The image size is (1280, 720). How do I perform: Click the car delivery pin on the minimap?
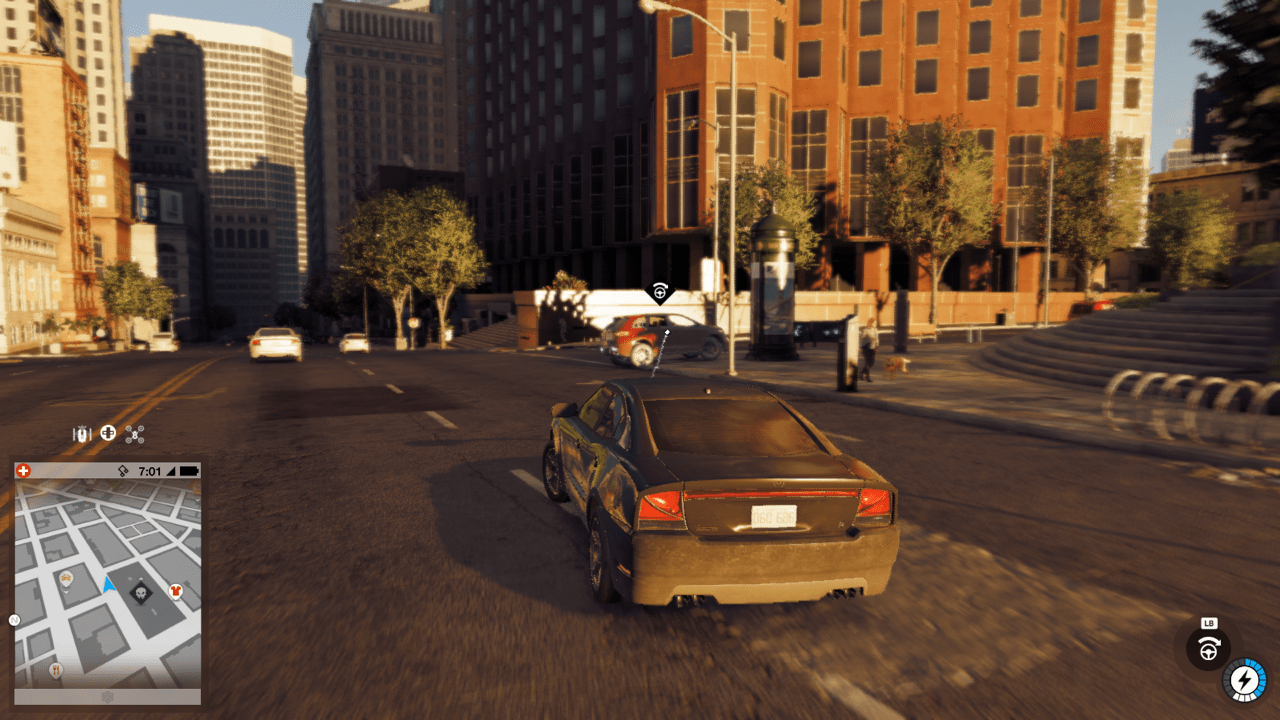(x=65, y=578)
